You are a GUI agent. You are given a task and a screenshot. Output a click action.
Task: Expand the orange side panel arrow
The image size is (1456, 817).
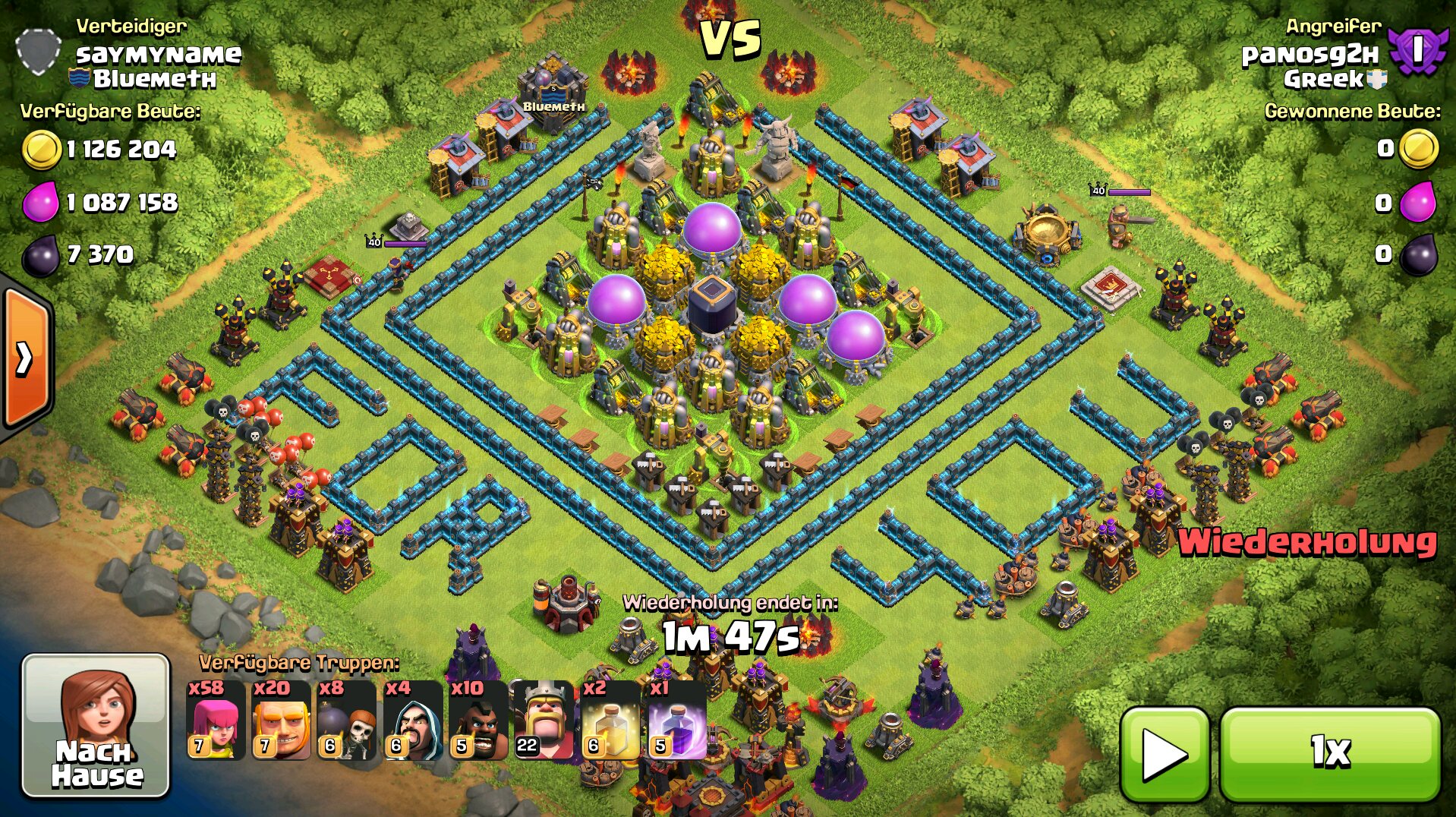(26, 358)
